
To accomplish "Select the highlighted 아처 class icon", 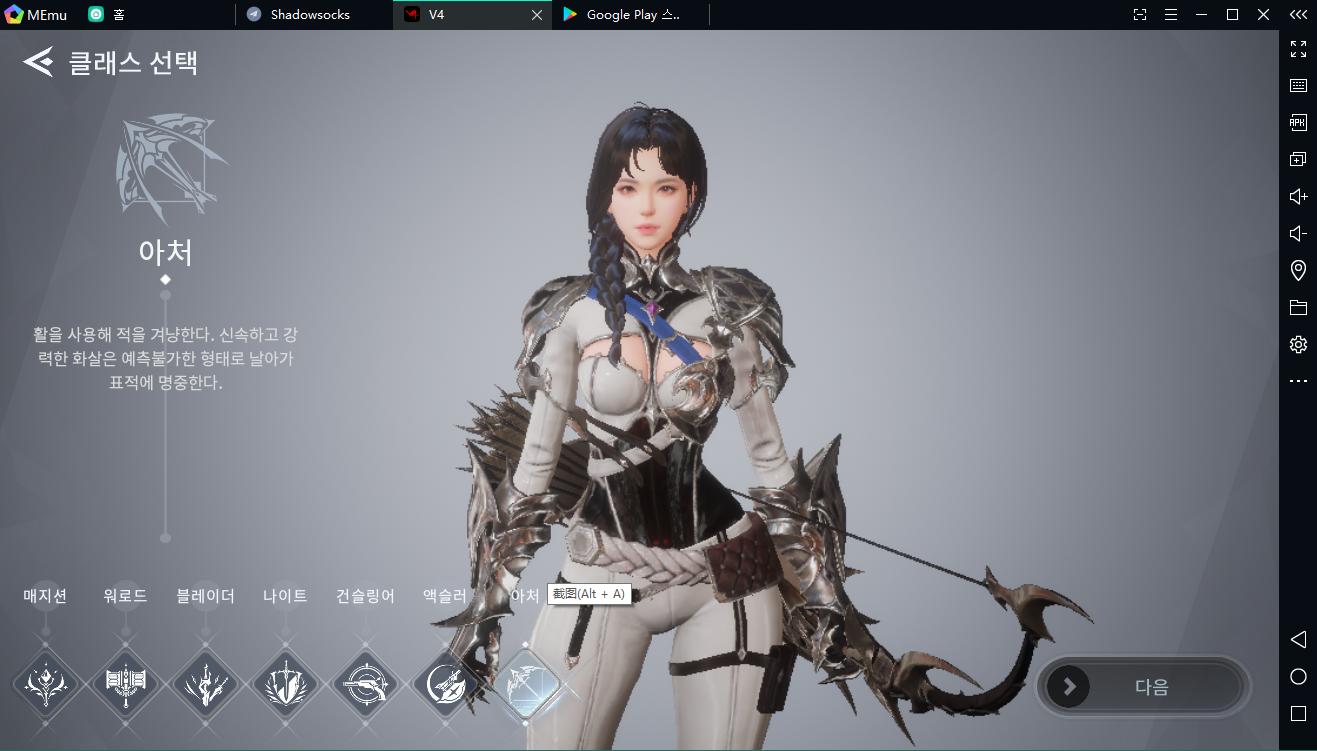I will (525, 685).
